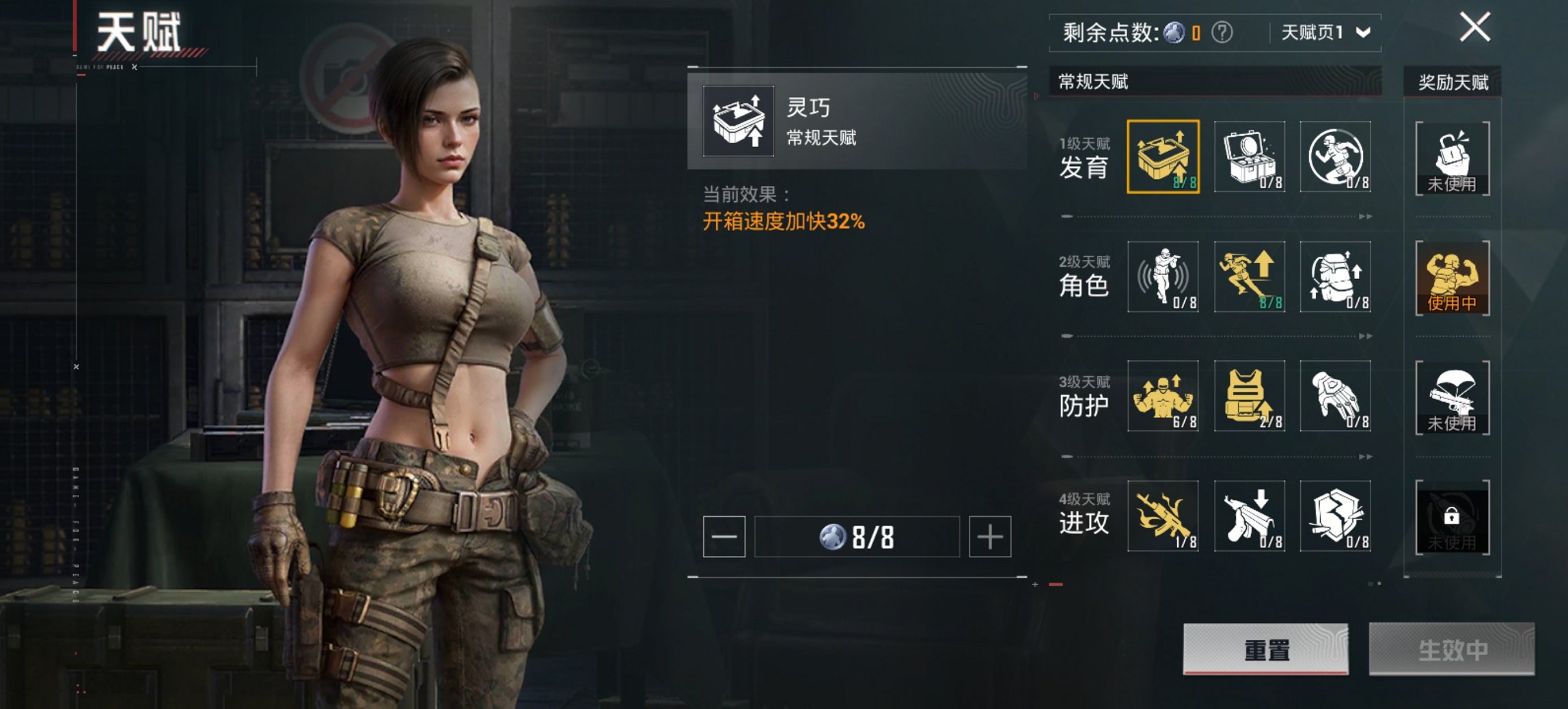Choose the flexing strongman 6/8 talent

coord(1163,396)
